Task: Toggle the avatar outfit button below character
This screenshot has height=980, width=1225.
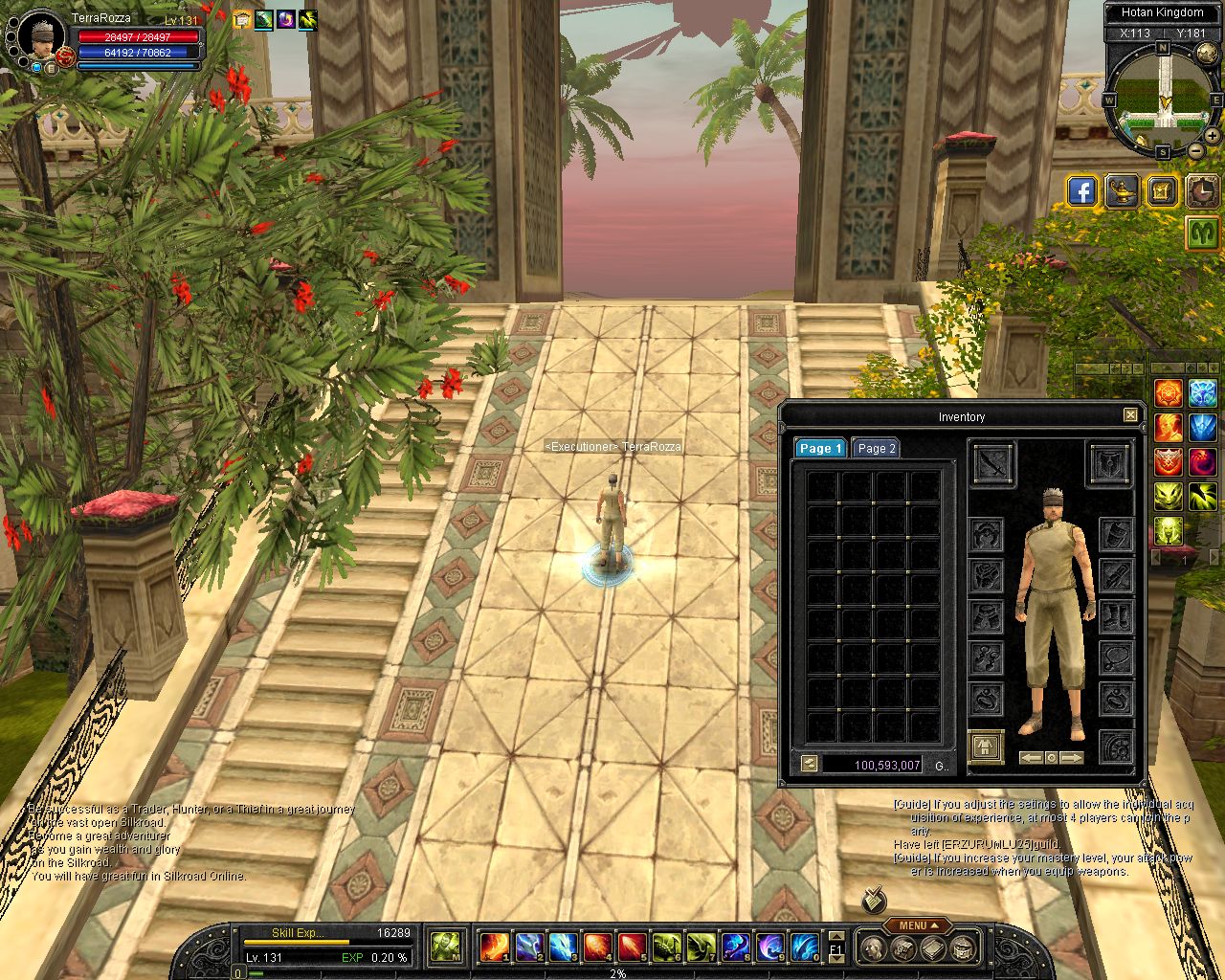Action: click(986, 746)
